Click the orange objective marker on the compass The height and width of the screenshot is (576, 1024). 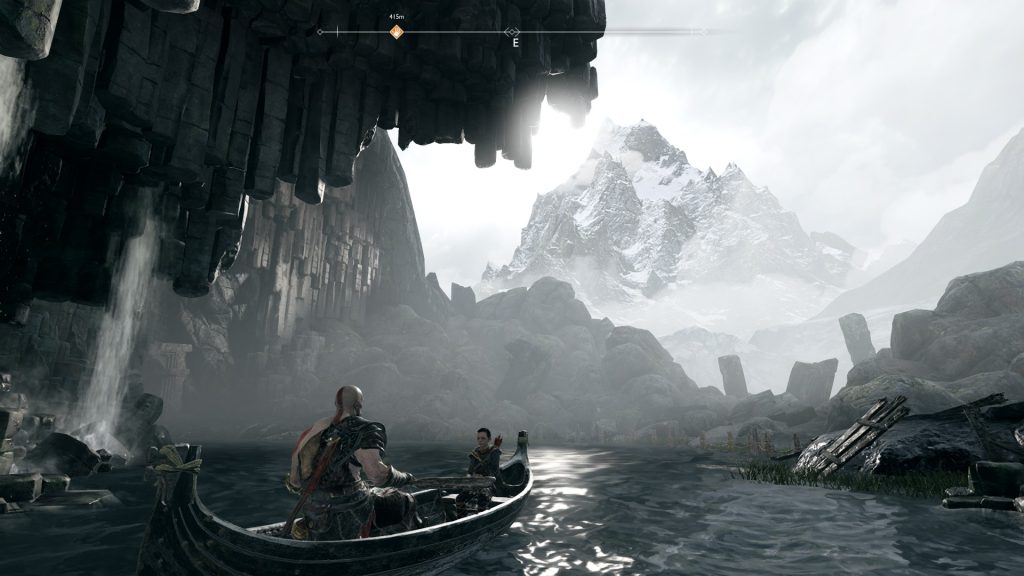[396, 32]
